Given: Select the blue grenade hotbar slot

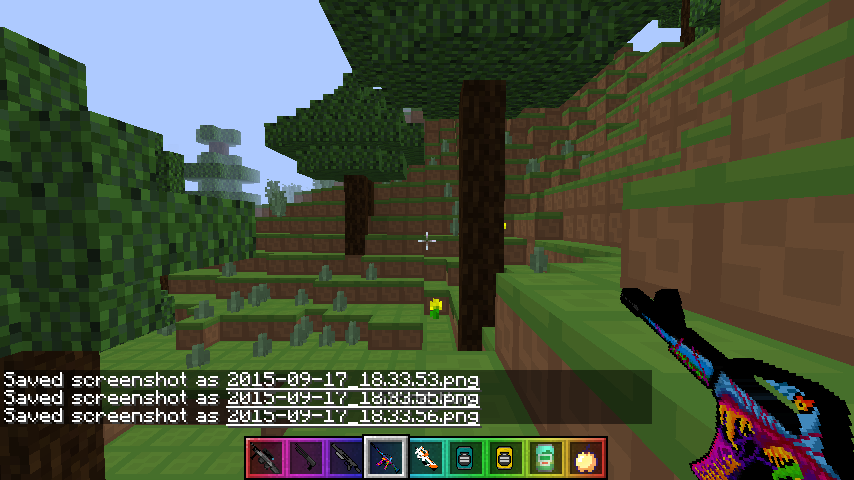Looking at the screenshot, I should (465, 458).
